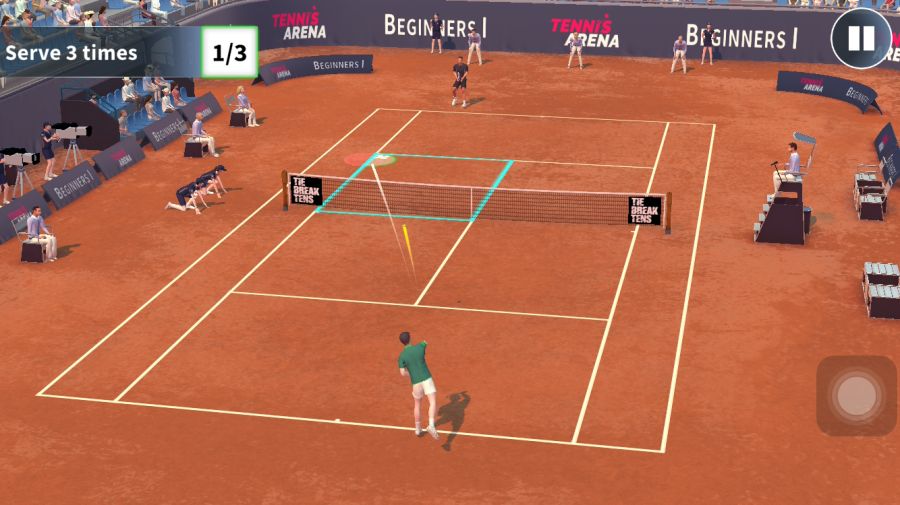Tap the virtual joystick control
This screenshot has height=505, width=900.
(x=856, y=396)
